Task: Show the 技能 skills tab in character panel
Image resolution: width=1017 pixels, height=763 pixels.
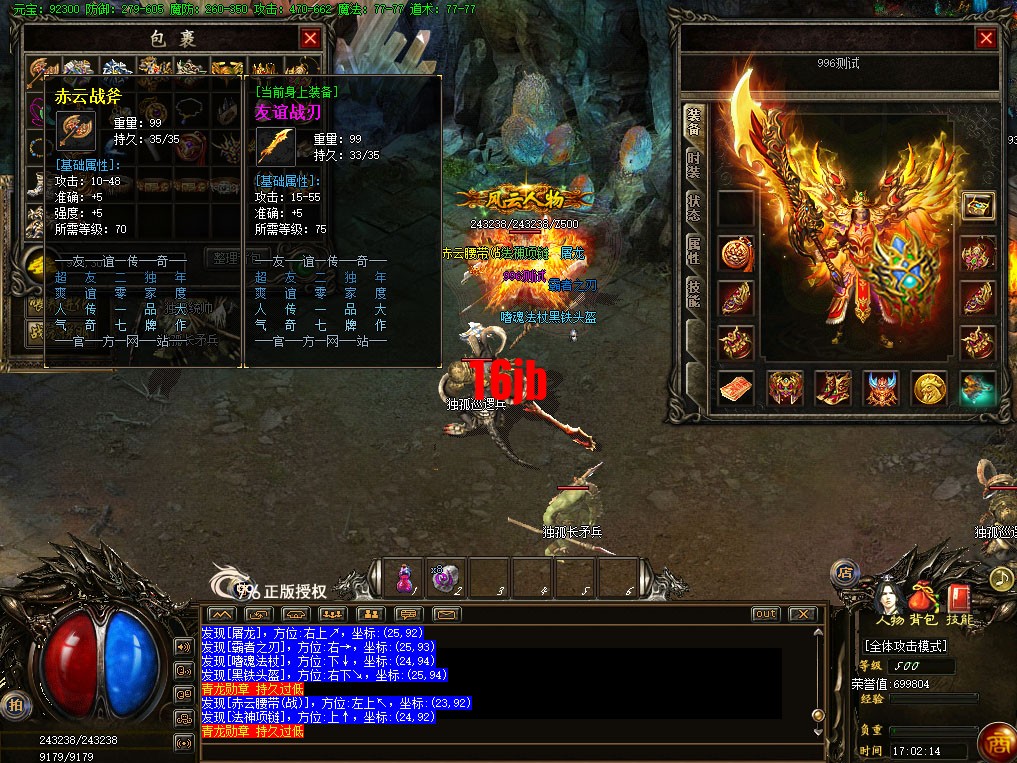Action: (694, 292)
